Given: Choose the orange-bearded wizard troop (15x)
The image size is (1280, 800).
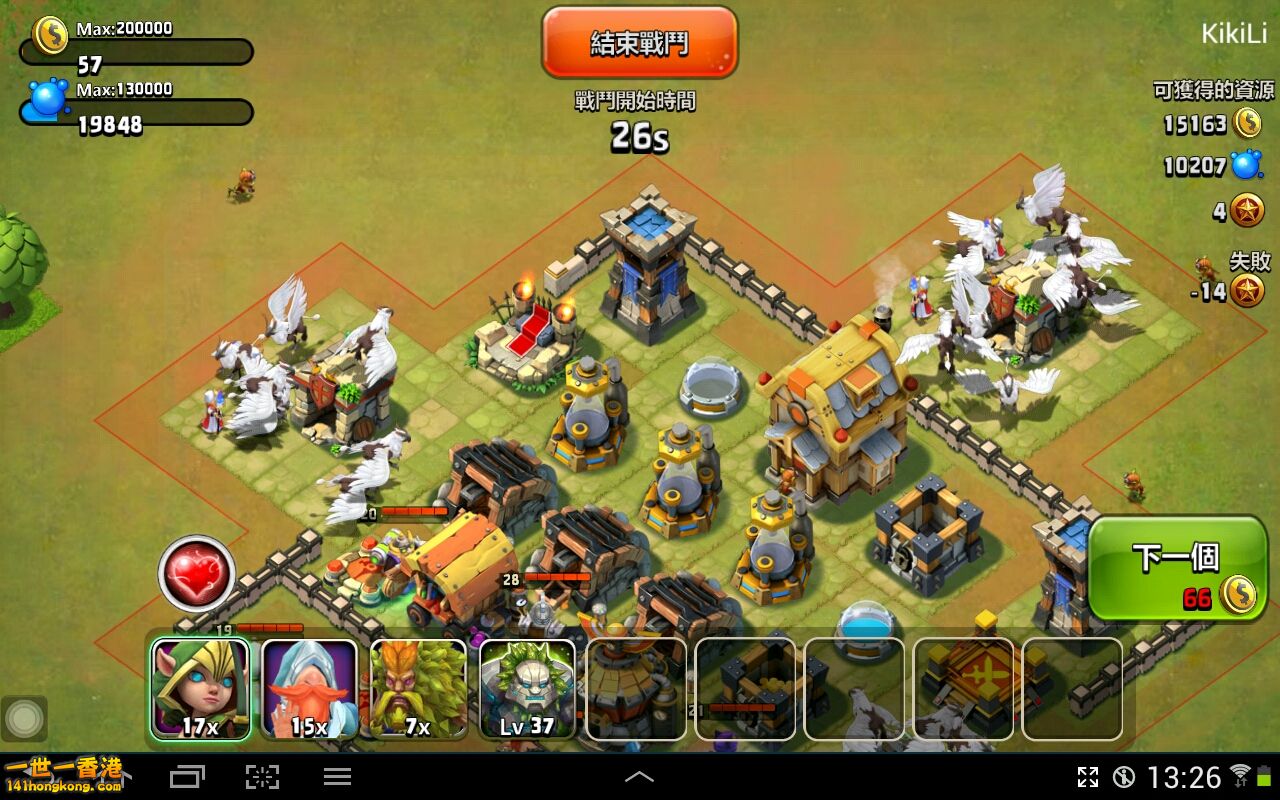Looking at the screenshot, I should point(309,689).
